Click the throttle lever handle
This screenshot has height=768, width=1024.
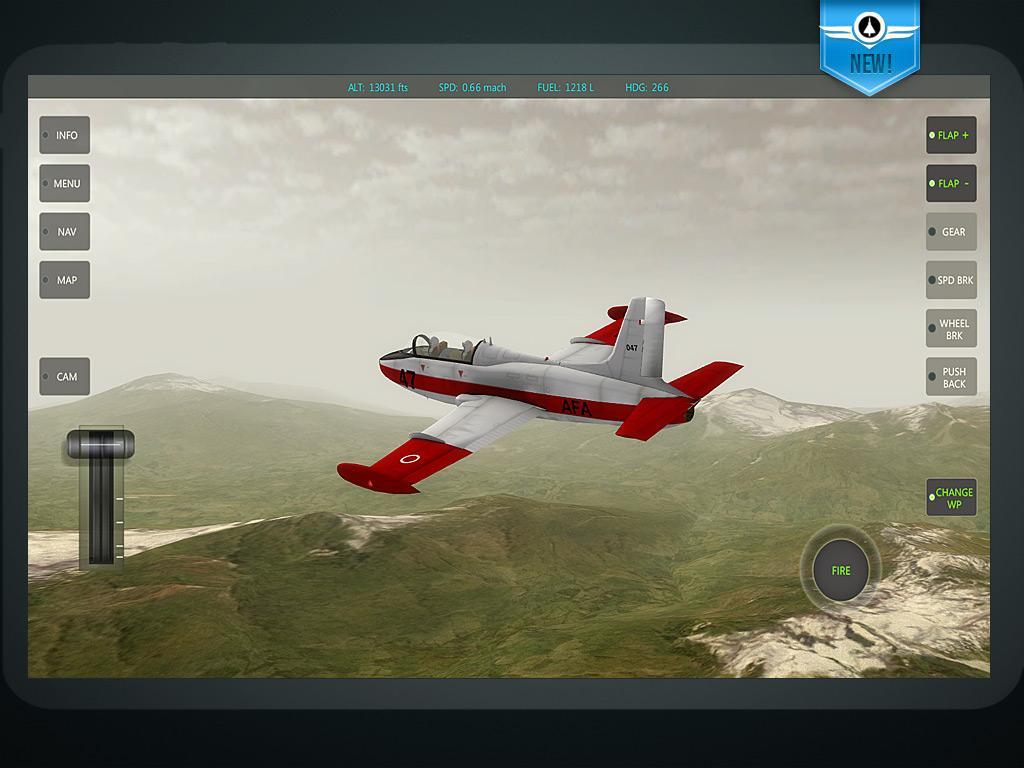(100, 442)
